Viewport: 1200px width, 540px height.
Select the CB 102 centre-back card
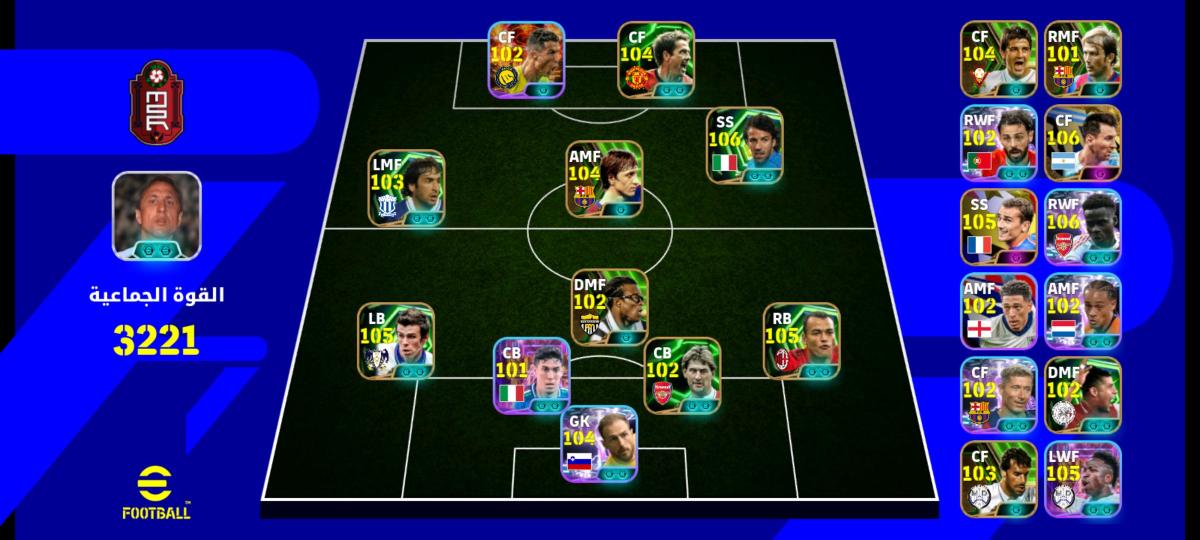click(682, 375)
